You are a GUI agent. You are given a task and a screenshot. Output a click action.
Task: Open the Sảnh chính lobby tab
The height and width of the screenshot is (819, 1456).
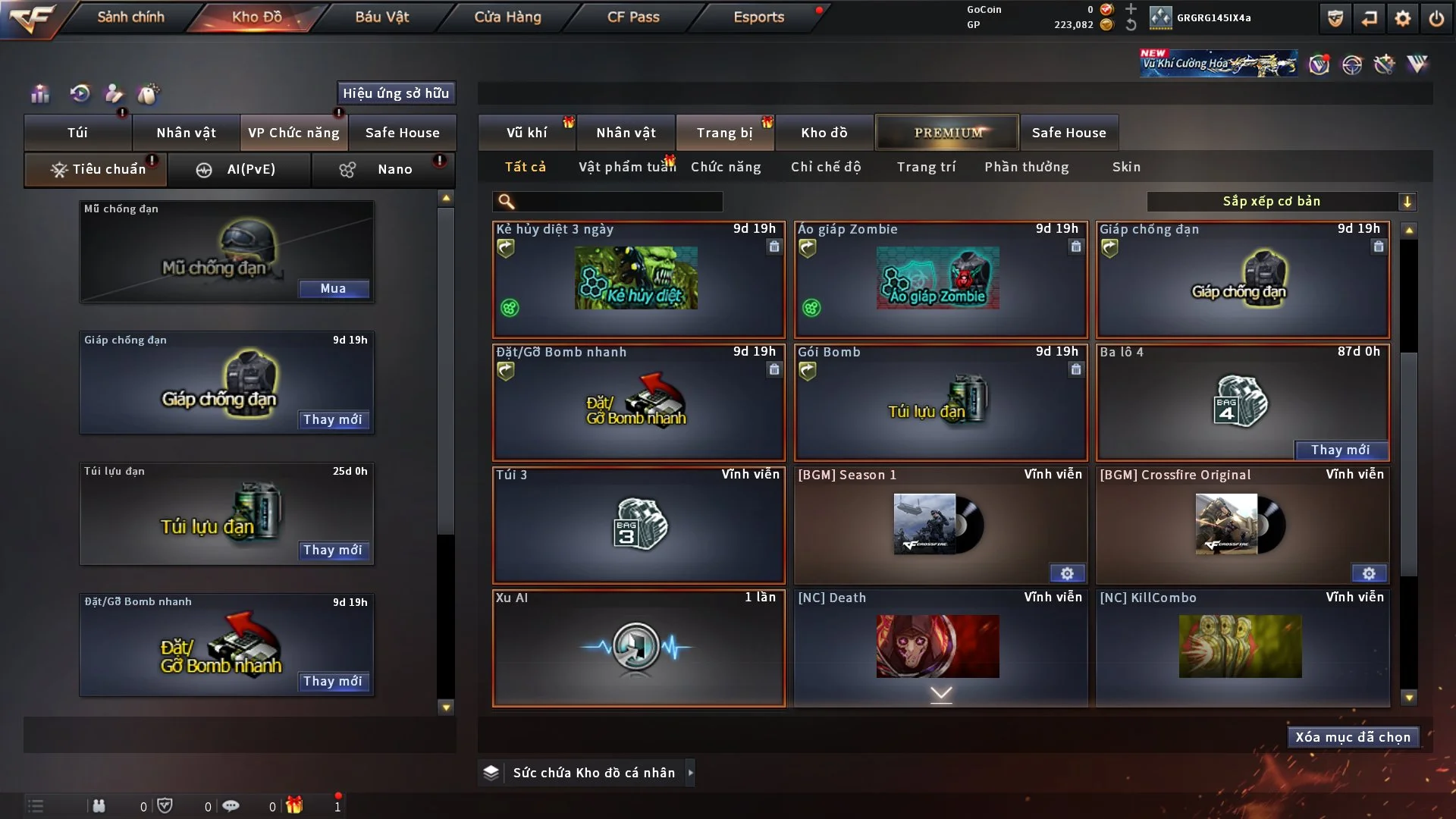point(130,17)
